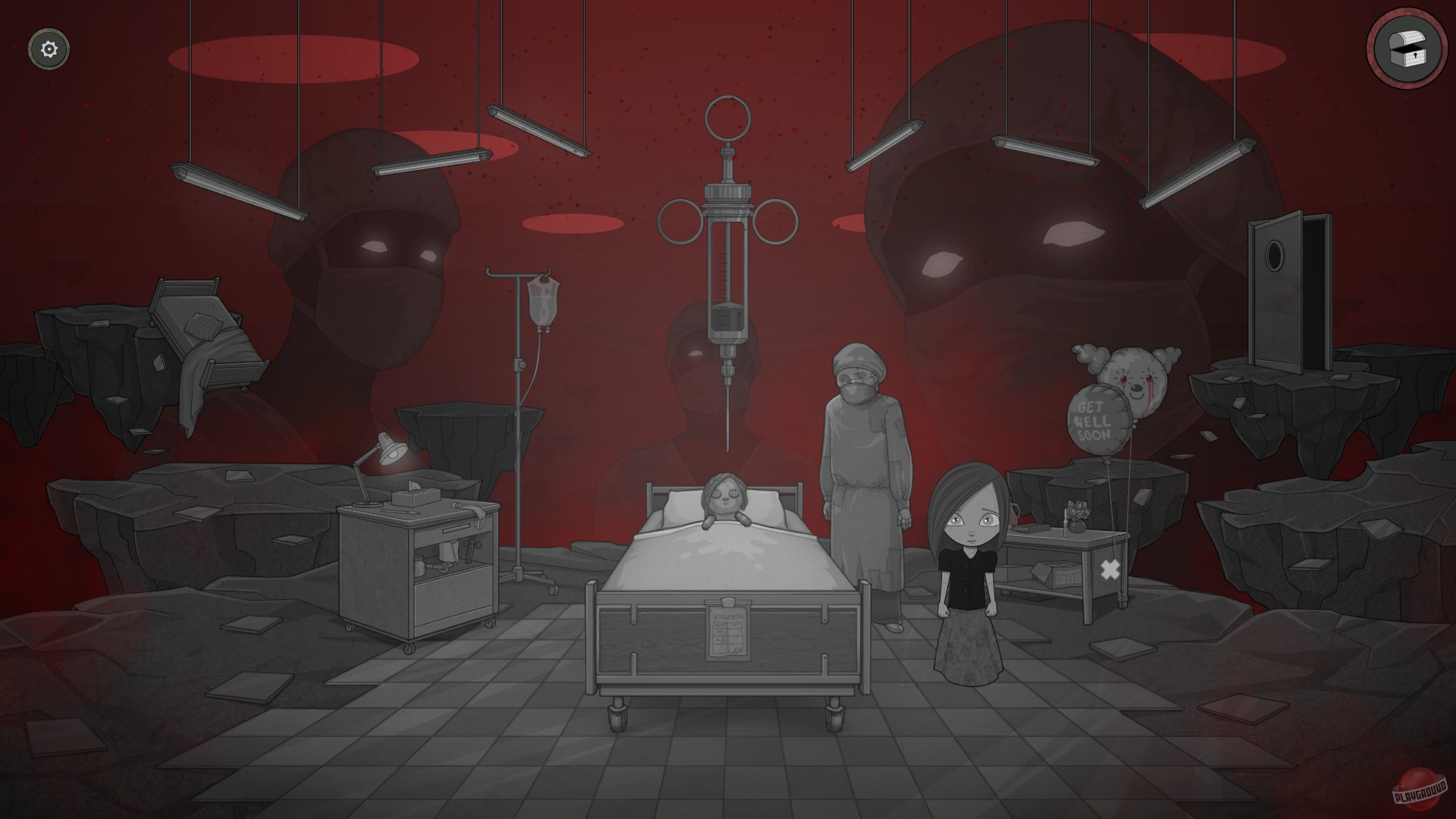Viewport: 1456px width, 819px height.
Task: Click the white X marker near the bedside table
Action: pos(1110,570)
